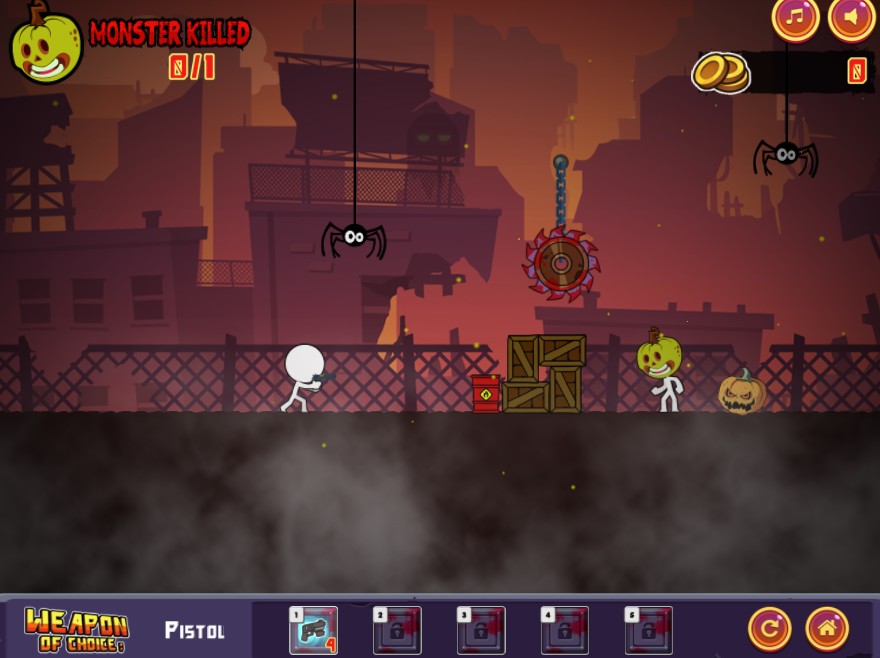Return to the home menu
This screenshot has width=880, height=658.
(827, 629)
